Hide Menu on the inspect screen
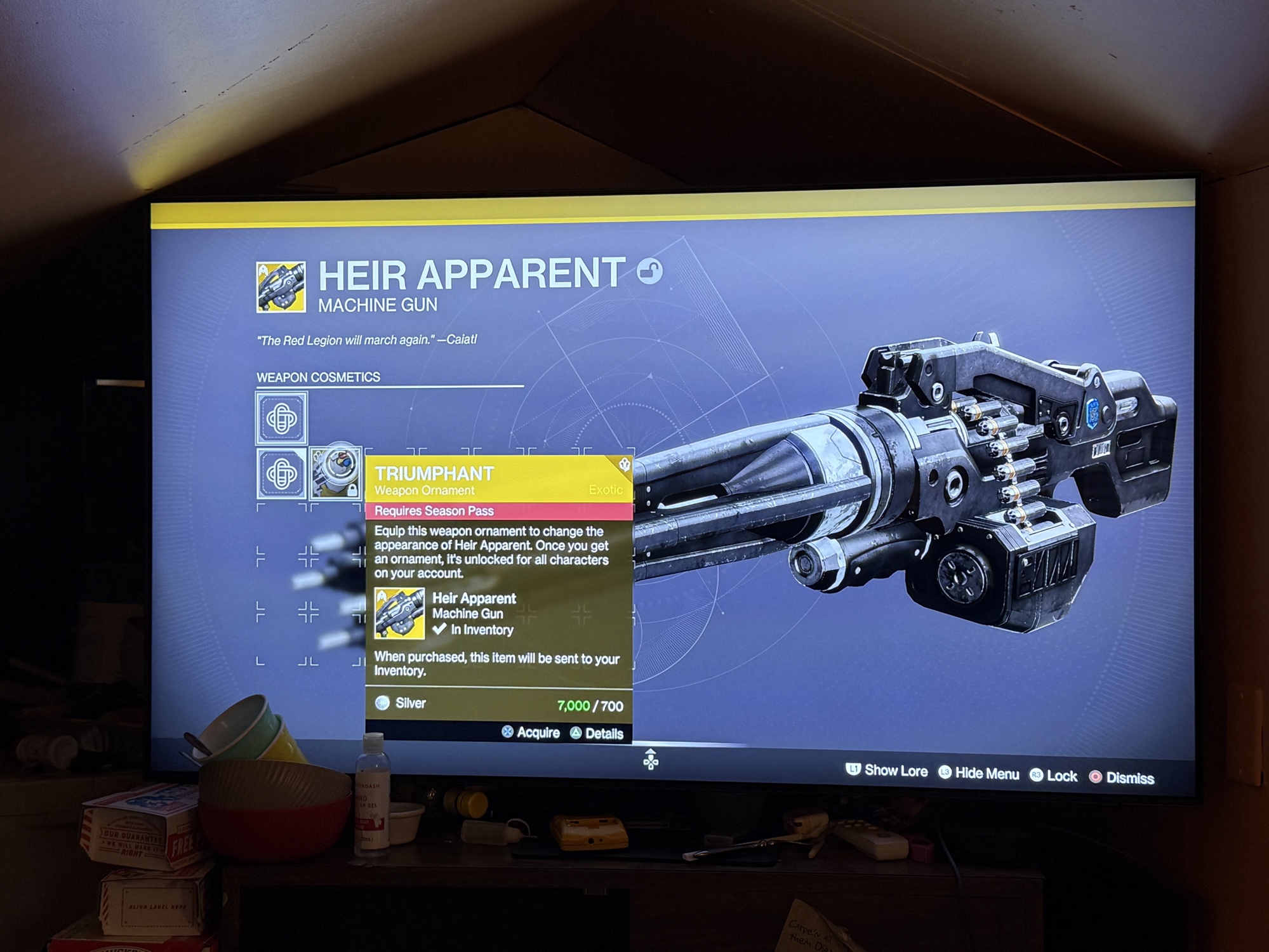Viewport: 1269px width, 952px height. [x=978, y=773]
